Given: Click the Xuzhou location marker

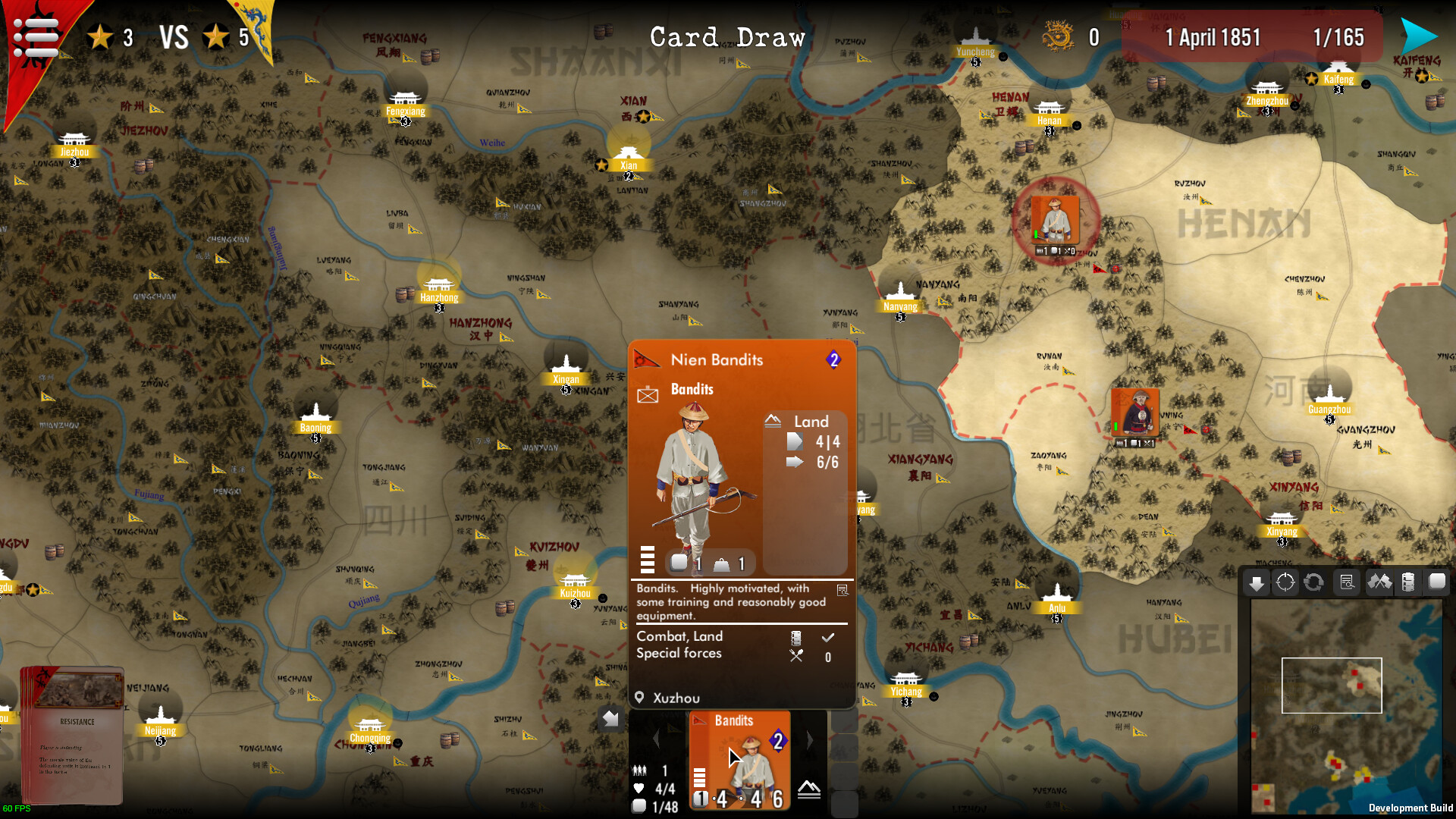Looking at the screenshot, I should coord(639,698).
